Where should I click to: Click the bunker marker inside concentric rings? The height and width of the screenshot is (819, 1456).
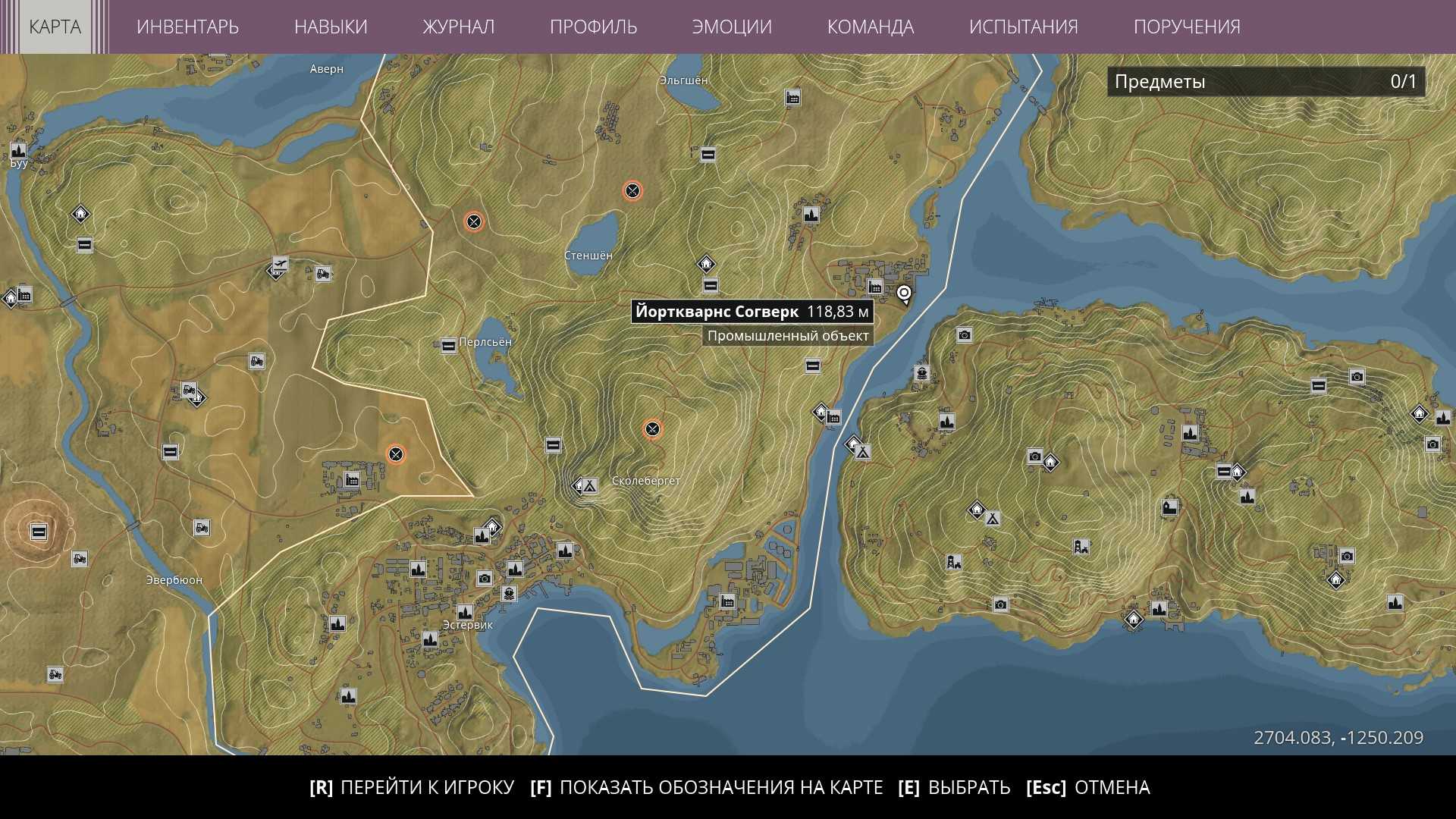coord(39,532)
